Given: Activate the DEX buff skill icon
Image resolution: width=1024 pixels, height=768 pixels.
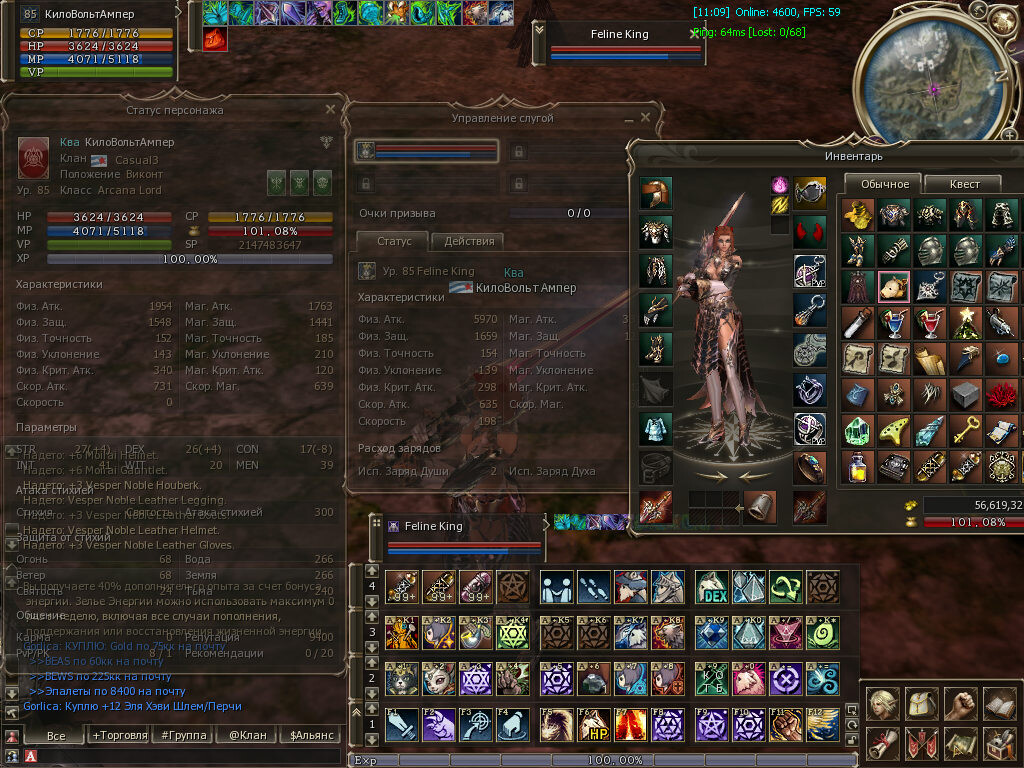Looking at the screenshot, I should (x=712, y=586).
